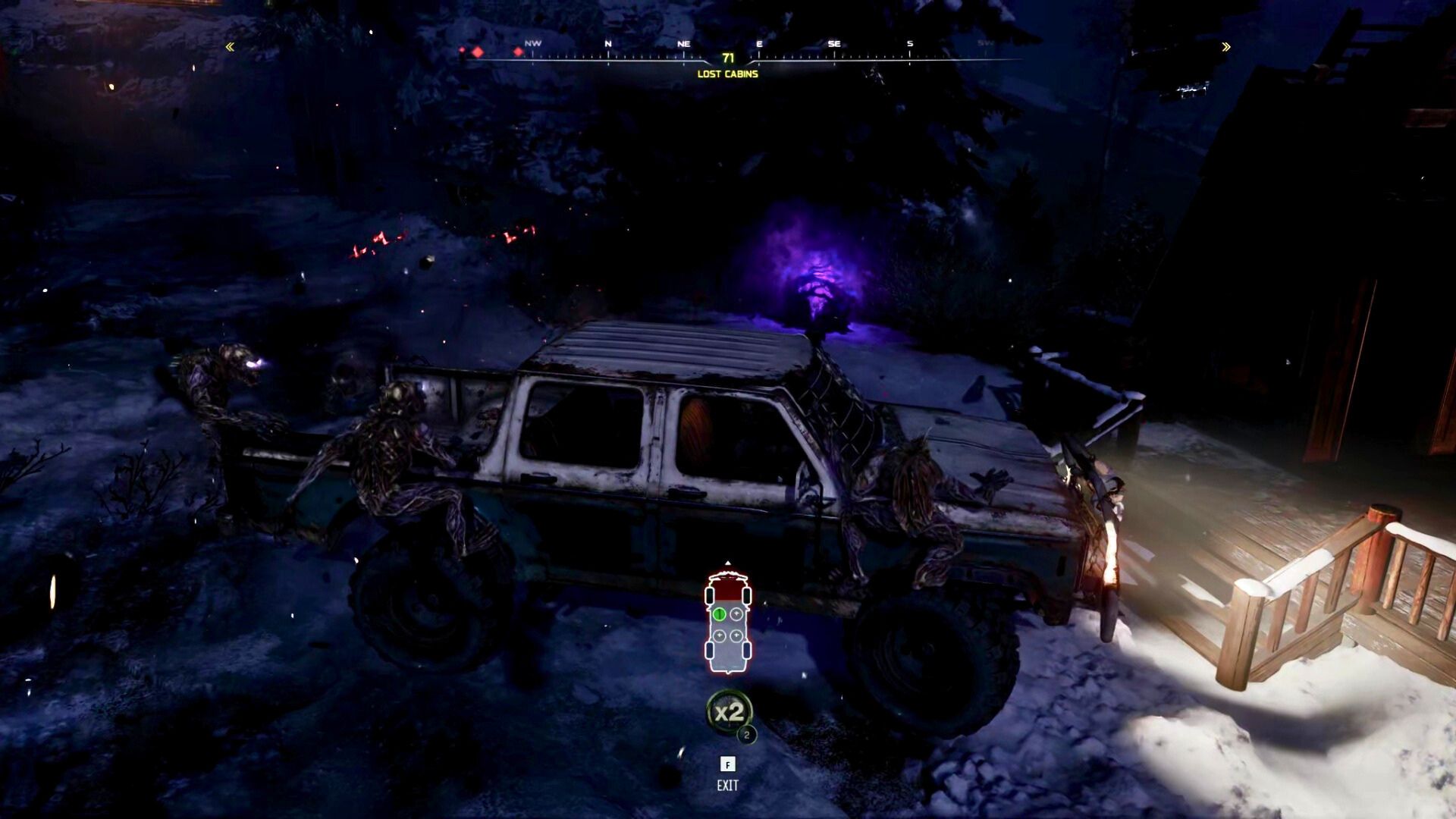Toggle the front-left tire indicator
The width and height of the screenshot is (1456, 819).
click(x=709, y=595)
